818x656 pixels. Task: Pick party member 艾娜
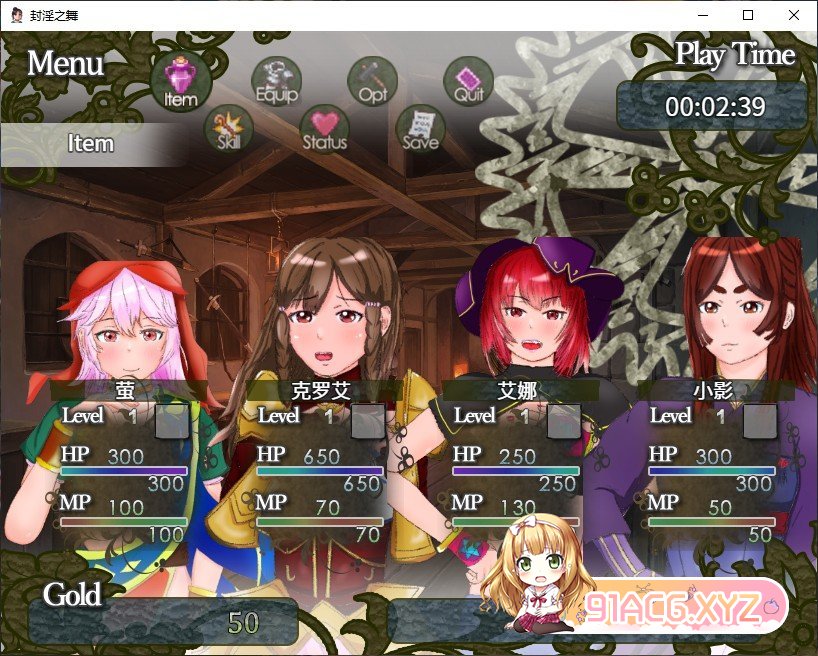(516, 390)
